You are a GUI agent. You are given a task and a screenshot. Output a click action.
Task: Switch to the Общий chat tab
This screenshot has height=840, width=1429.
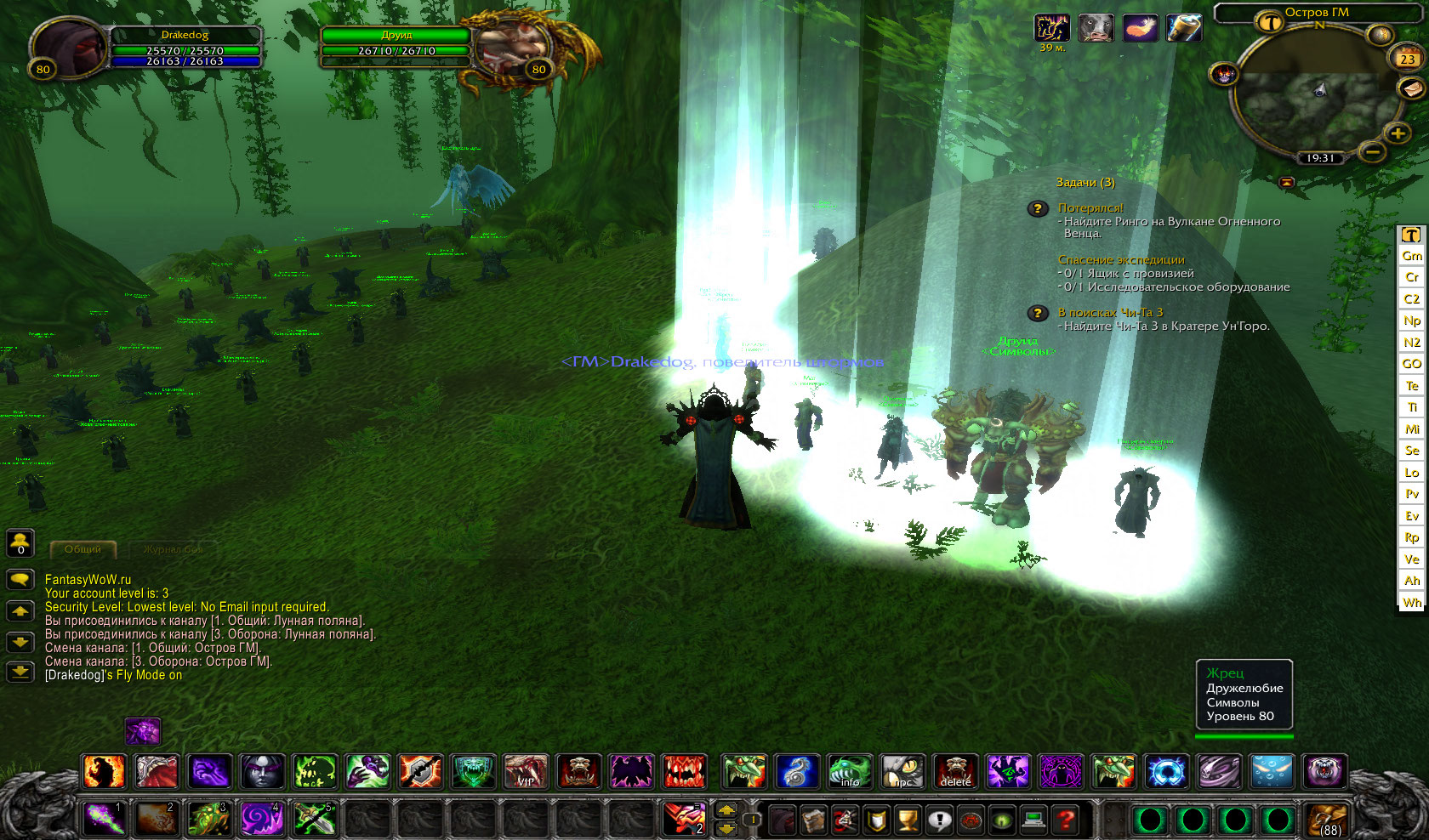click(x=83, y=549)
